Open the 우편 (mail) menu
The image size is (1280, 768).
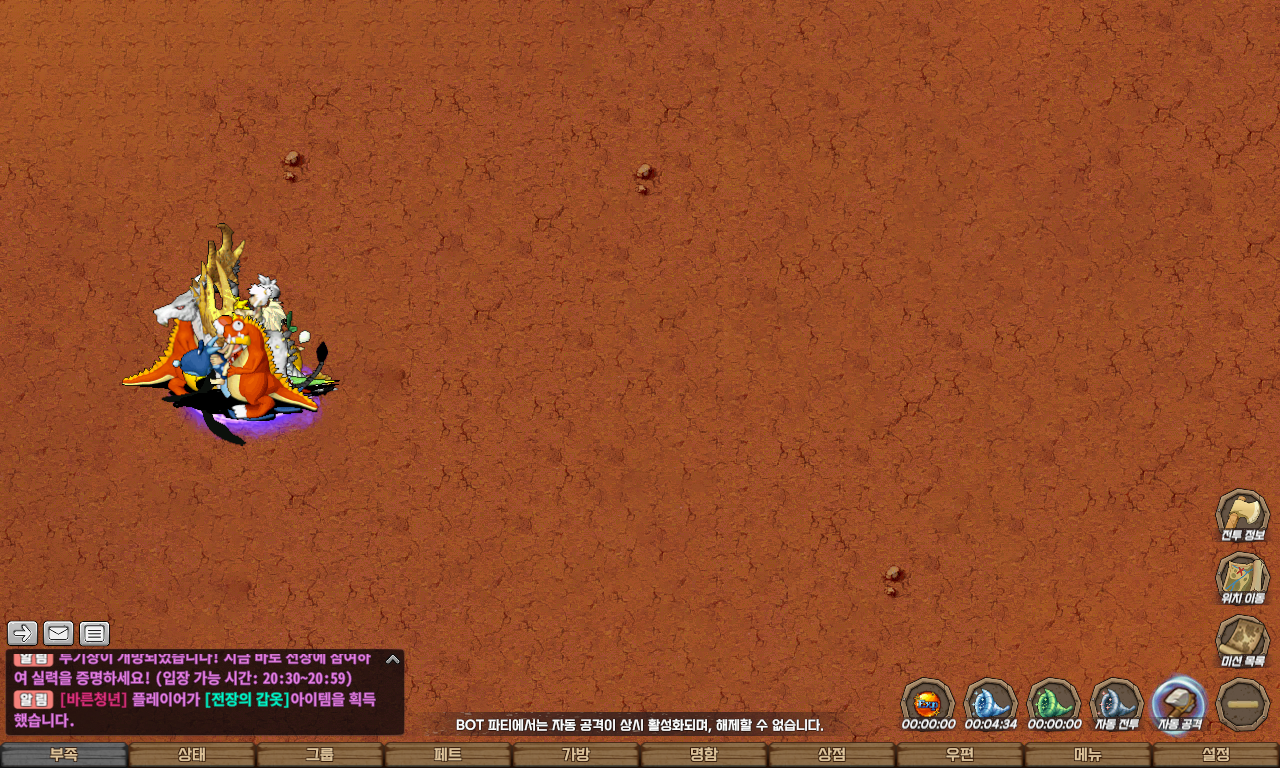960,755
